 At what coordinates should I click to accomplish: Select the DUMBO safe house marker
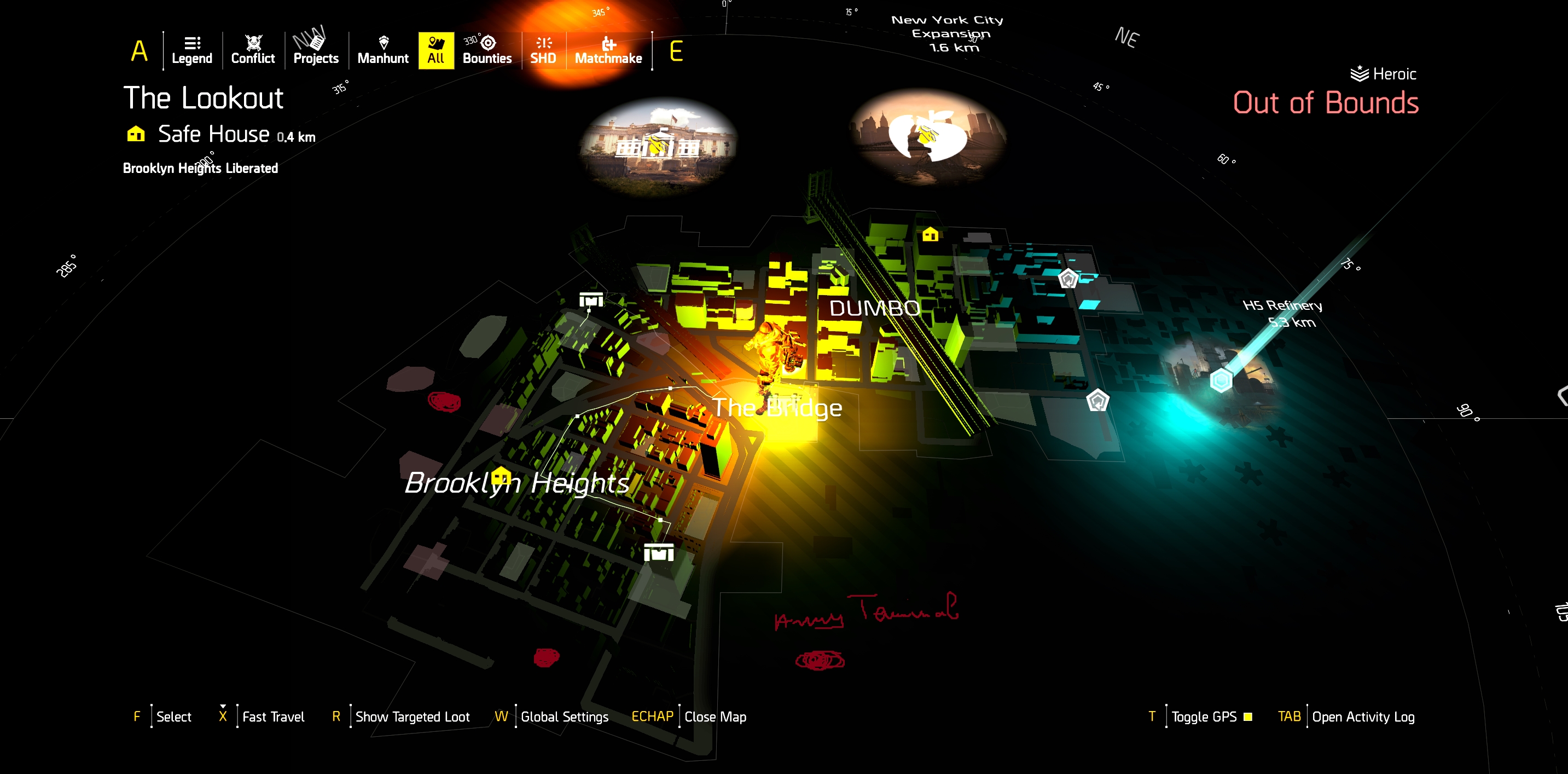pyautogui.click(x=930, y=234)
